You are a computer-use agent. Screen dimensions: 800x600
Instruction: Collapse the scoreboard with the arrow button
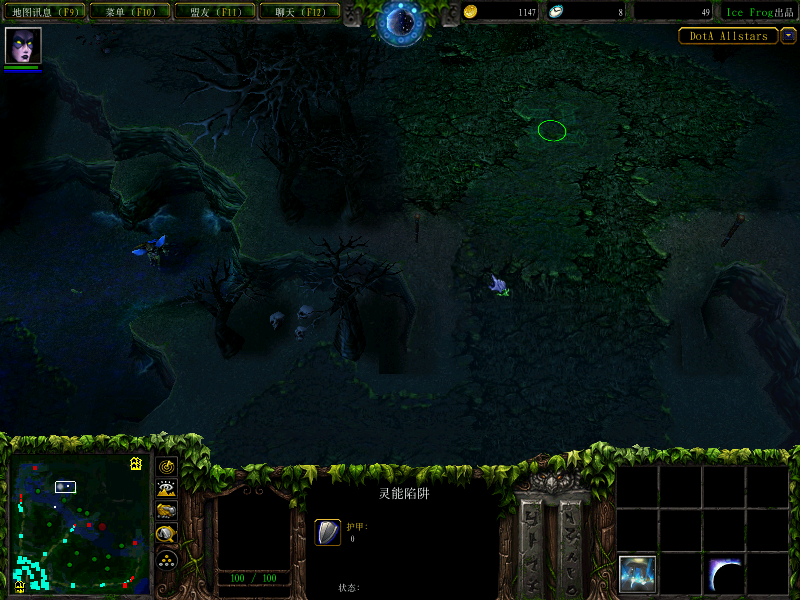[789, 36]
